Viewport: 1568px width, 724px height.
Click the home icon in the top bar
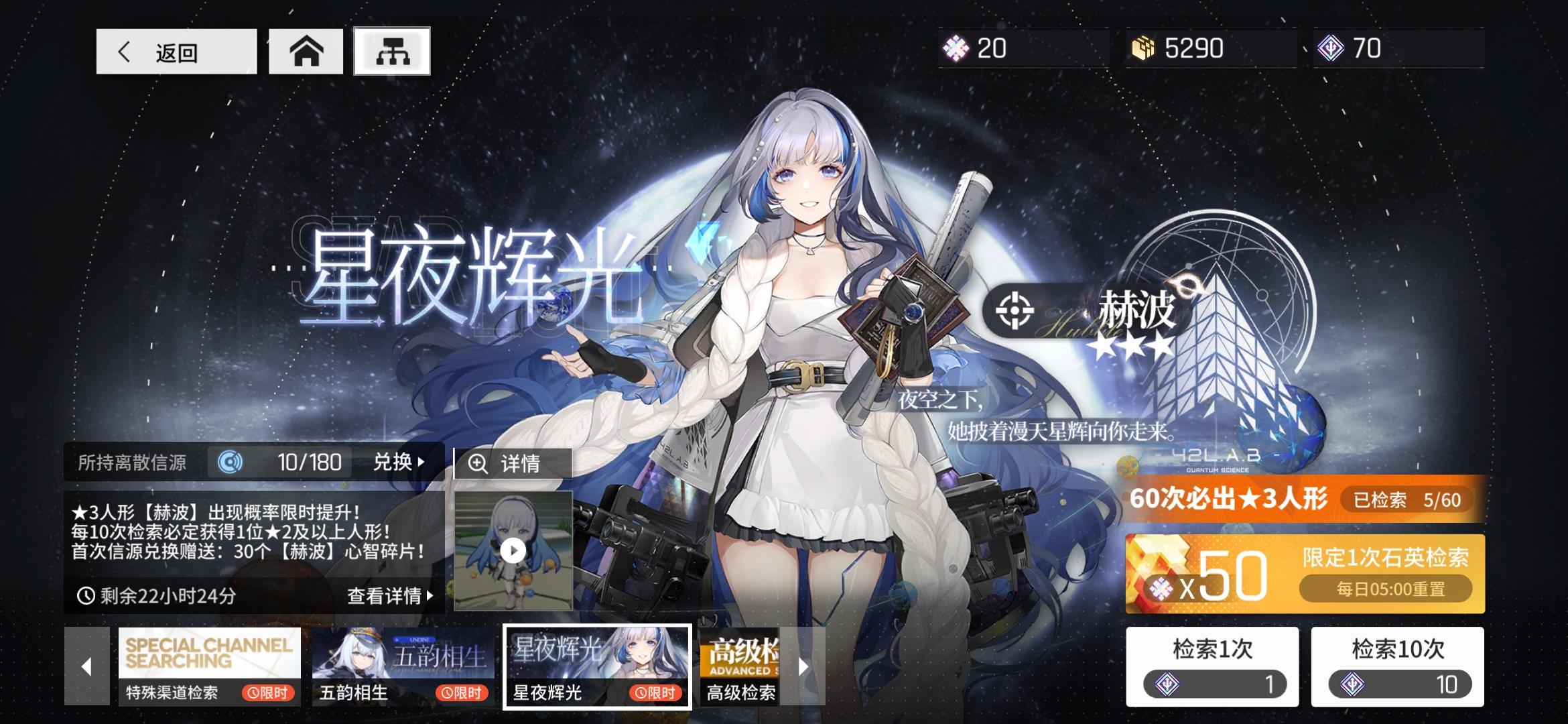tap(307, 50)
